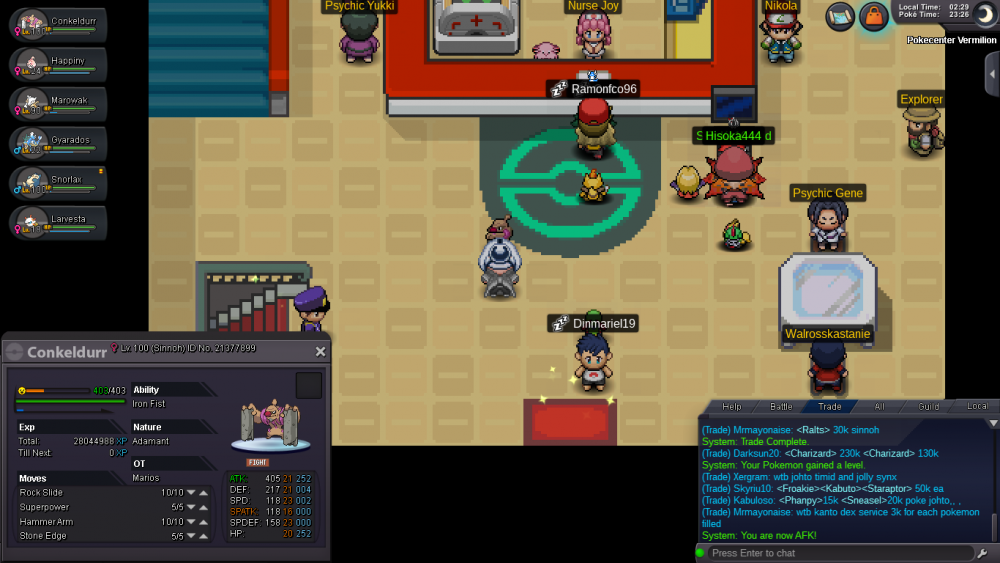Click the chat input field
Screen dimensions: 1000x563
tap(838, 553)
